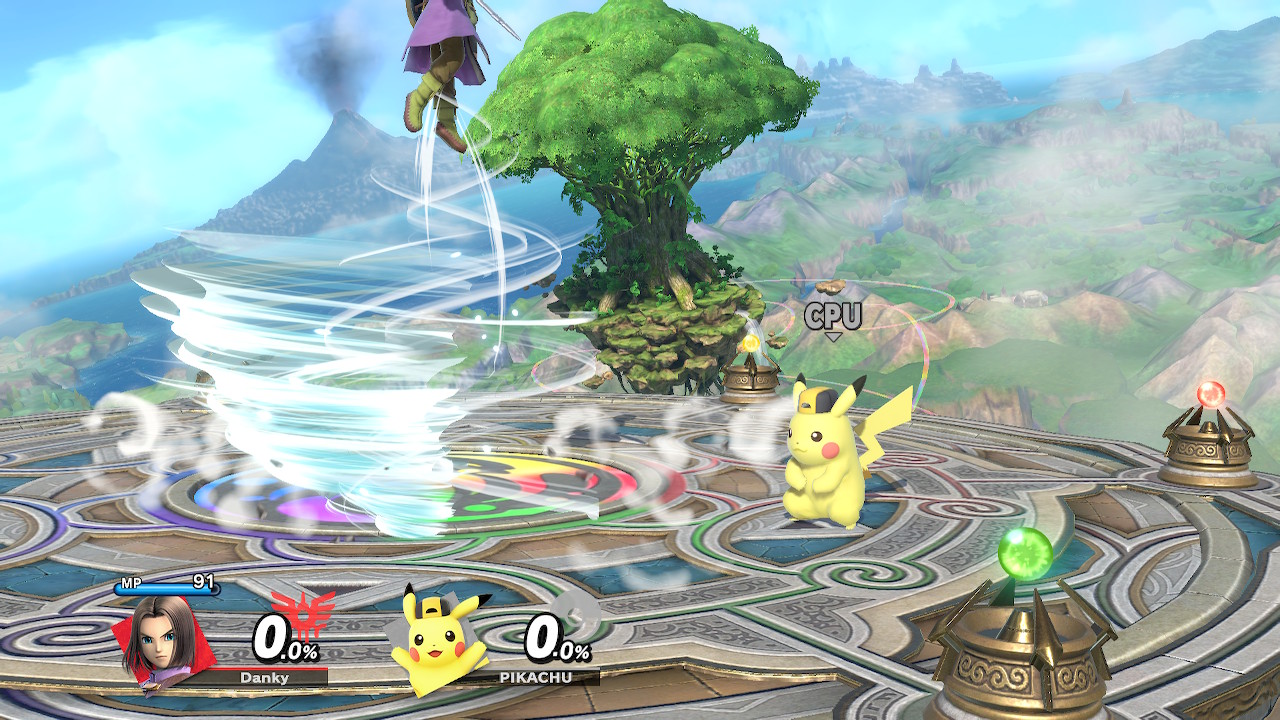The height and width of the screenshot is (720, 1280).
Task: Click the Danky player name plate
Action: (x=264, y=677)
